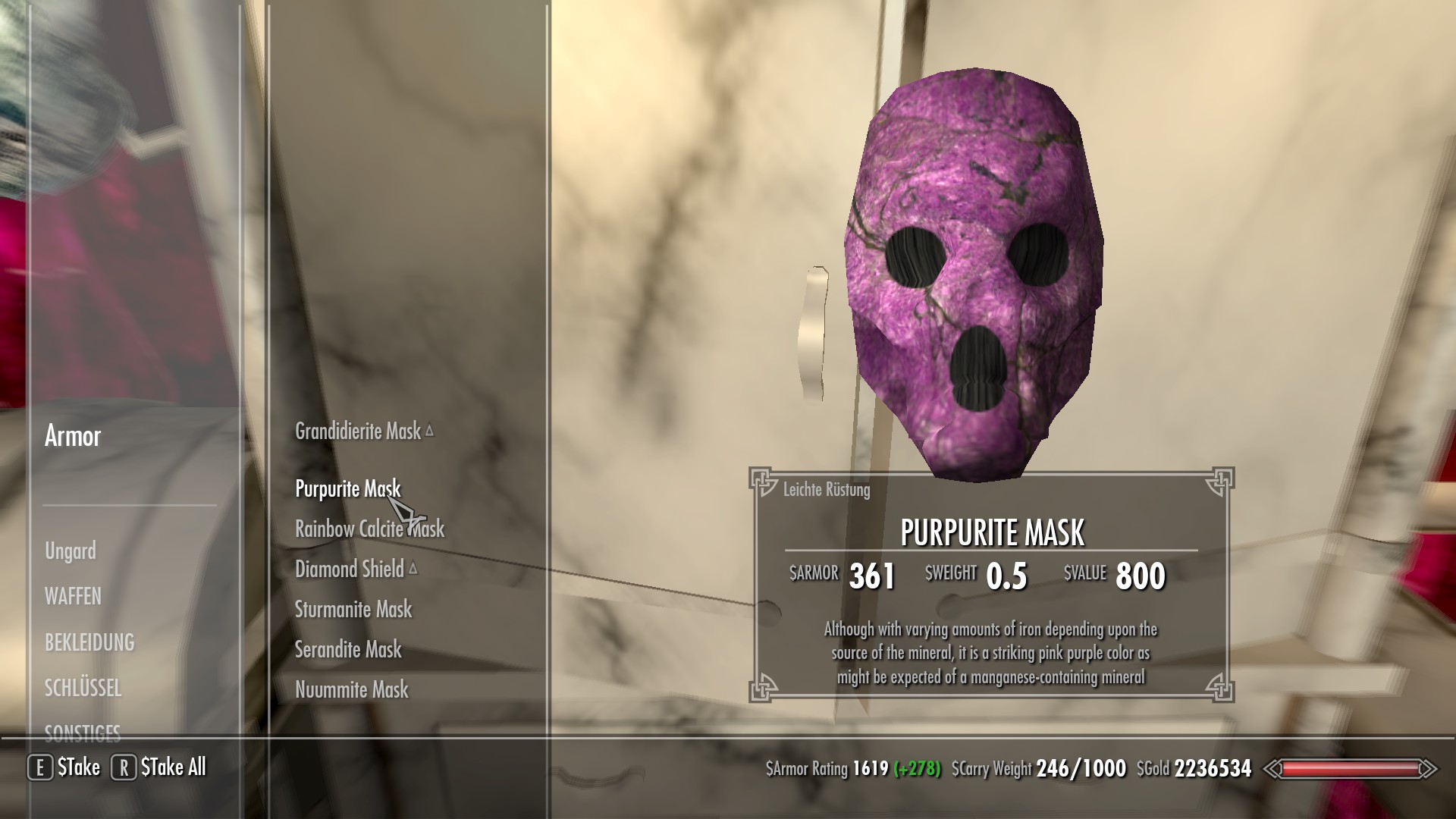
Task: Select the Diamond Shield item
Action: tap(350, 570)
